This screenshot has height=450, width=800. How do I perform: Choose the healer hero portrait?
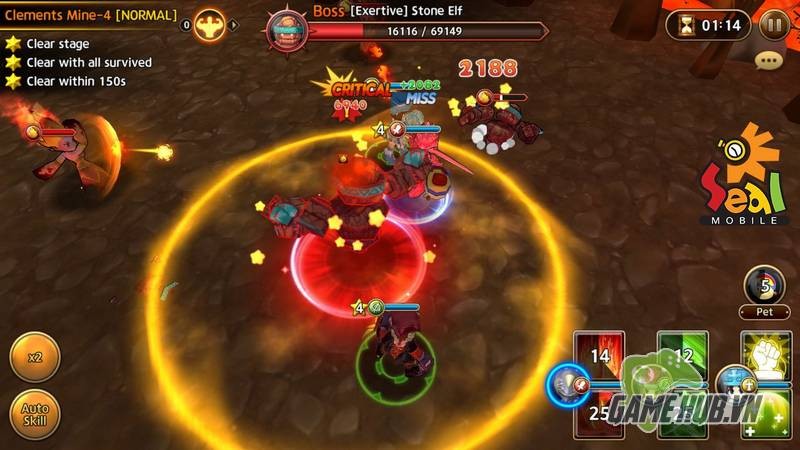tap(734, 384)
